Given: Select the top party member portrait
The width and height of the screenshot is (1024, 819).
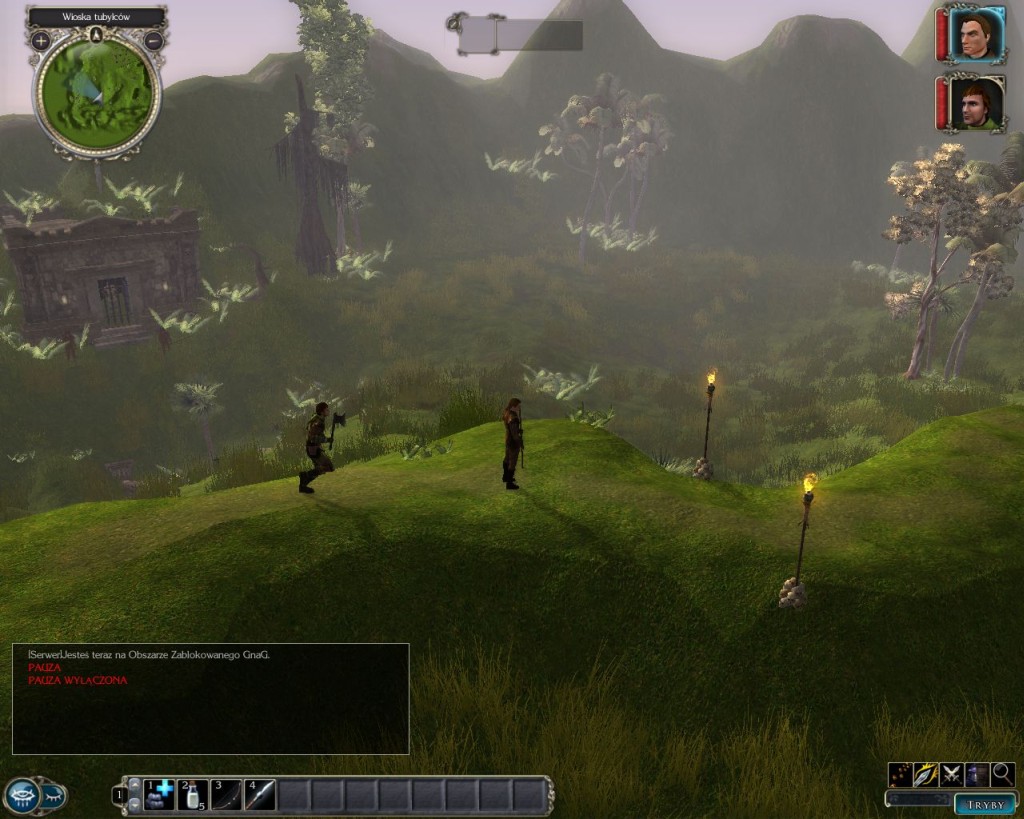Looking at the screenshot, I should [975, 35].
